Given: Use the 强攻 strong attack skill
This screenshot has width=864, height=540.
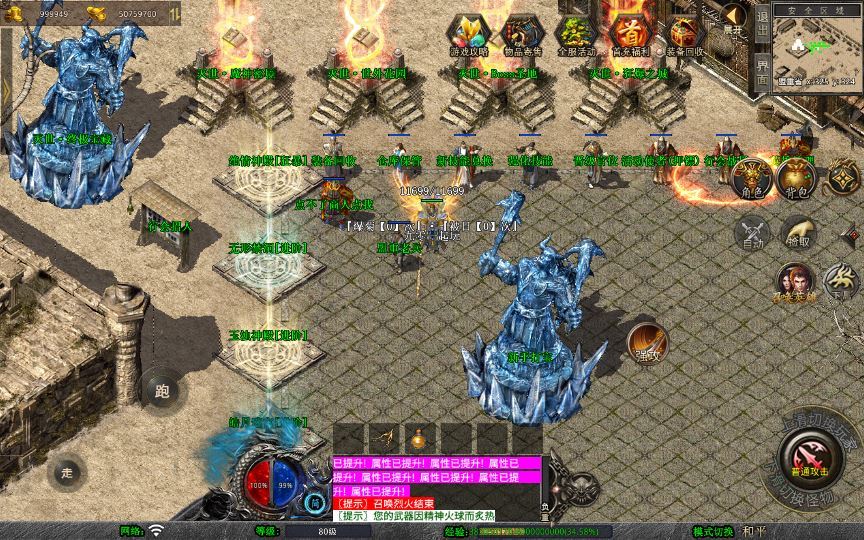Looking at the screenshot, I should pos(648,342).
